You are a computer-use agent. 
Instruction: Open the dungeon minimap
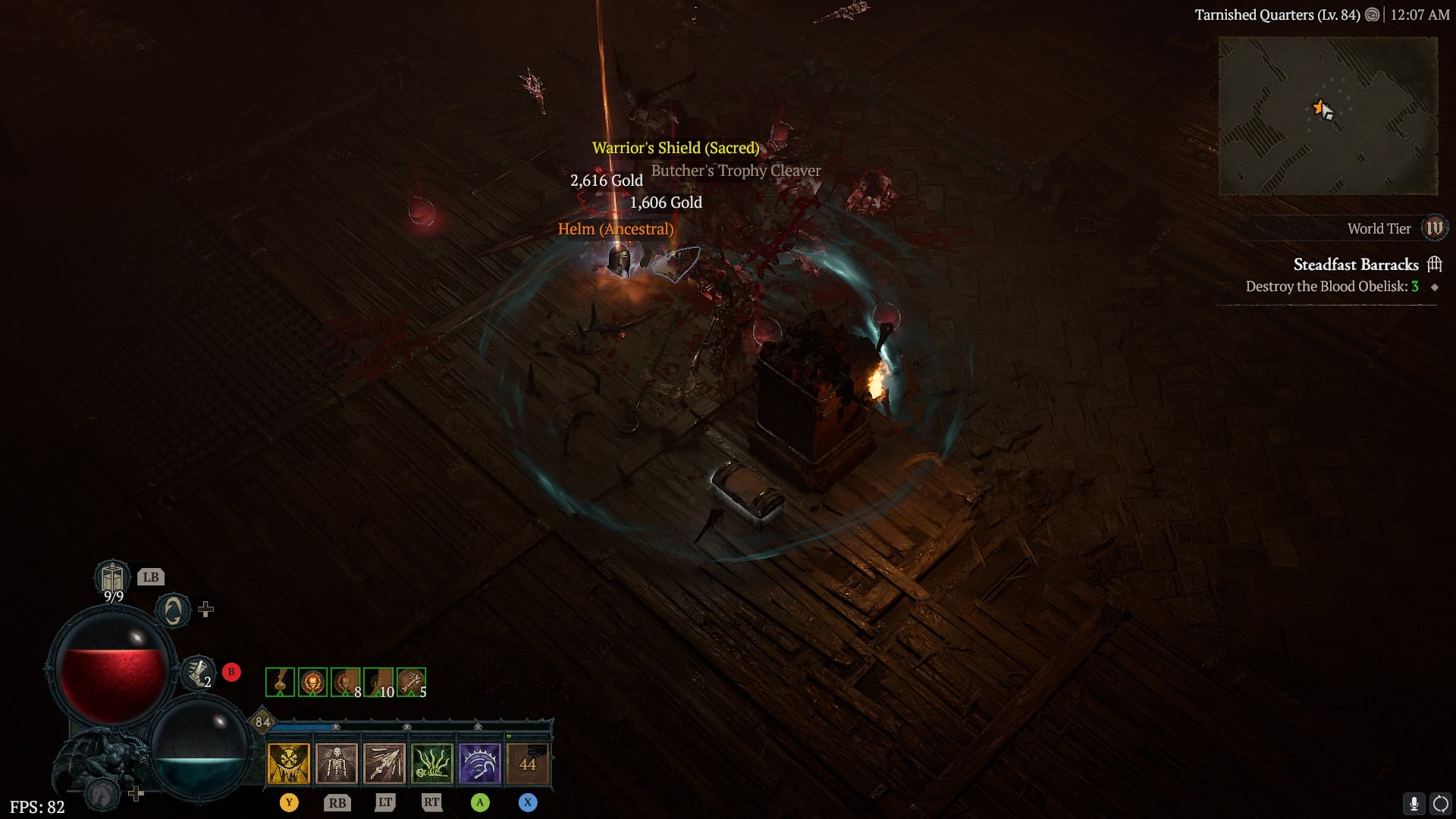coord(1327,116)
